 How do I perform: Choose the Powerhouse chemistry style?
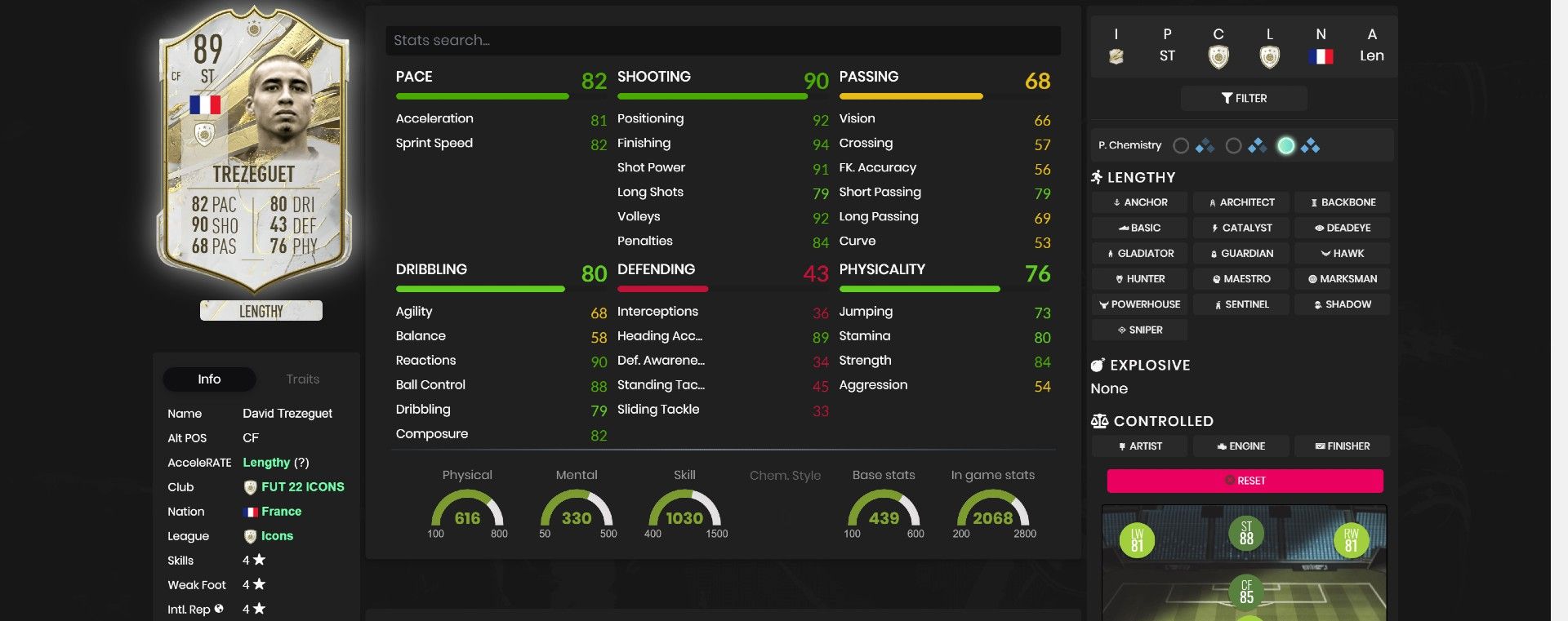tap(1138, 304)
